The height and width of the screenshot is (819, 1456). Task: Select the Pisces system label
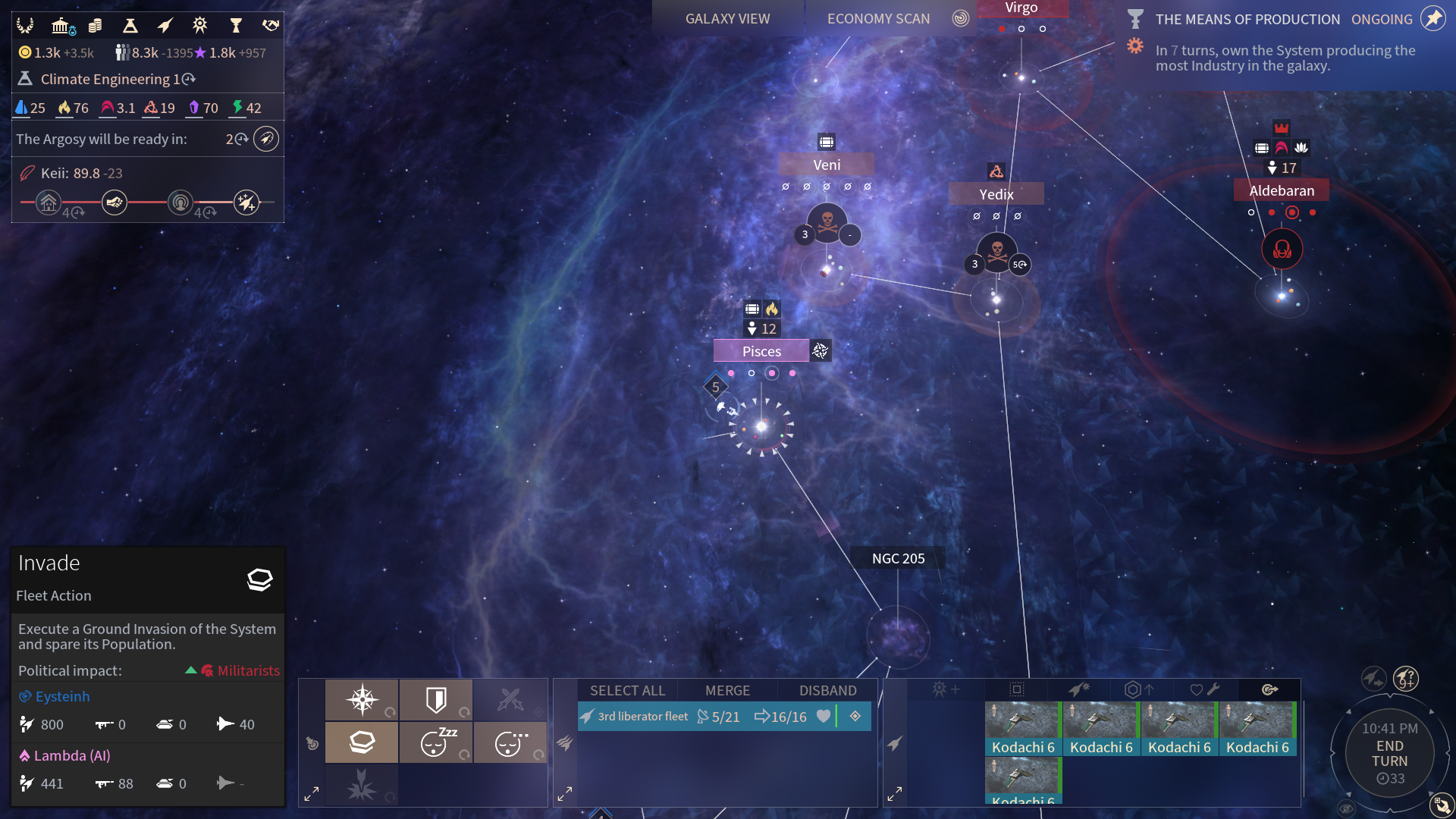[x=761, y=351]
